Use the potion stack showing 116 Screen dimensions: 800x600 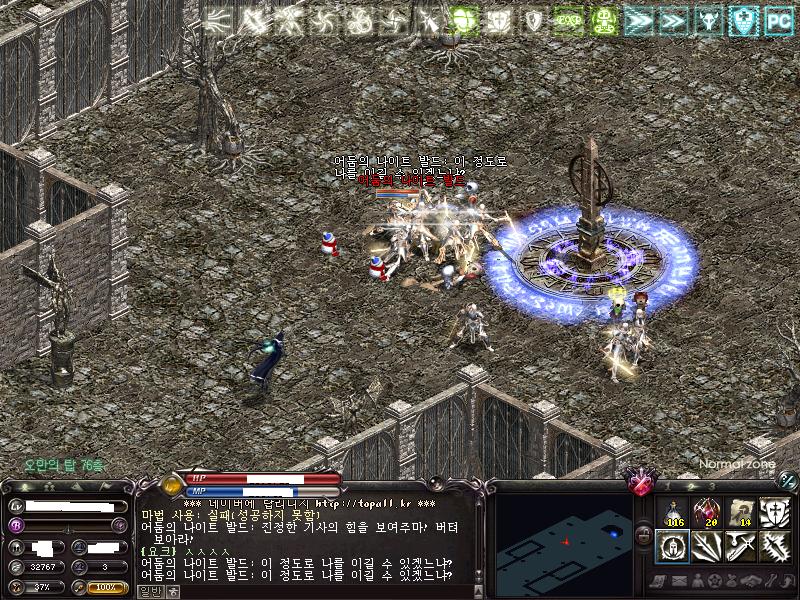[673, 512]
